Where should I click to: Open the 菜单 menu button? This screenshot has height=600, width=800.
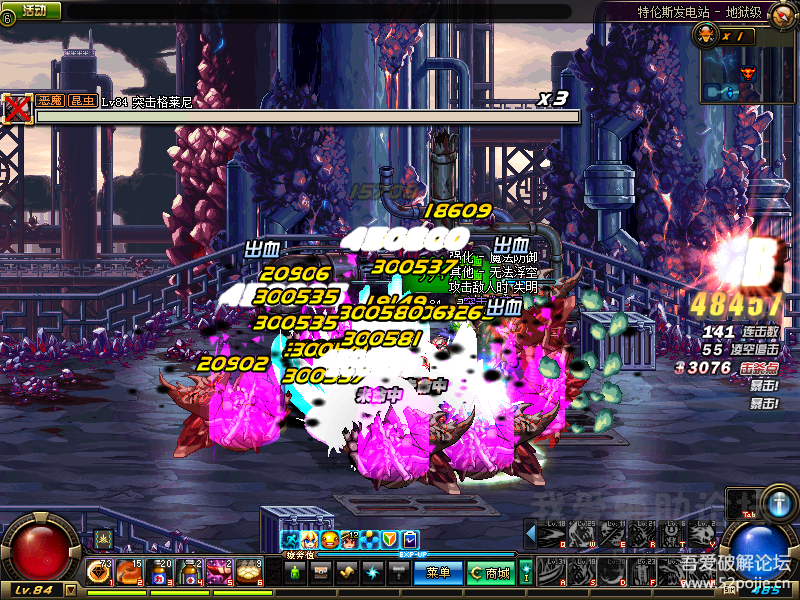coord(438,573)
